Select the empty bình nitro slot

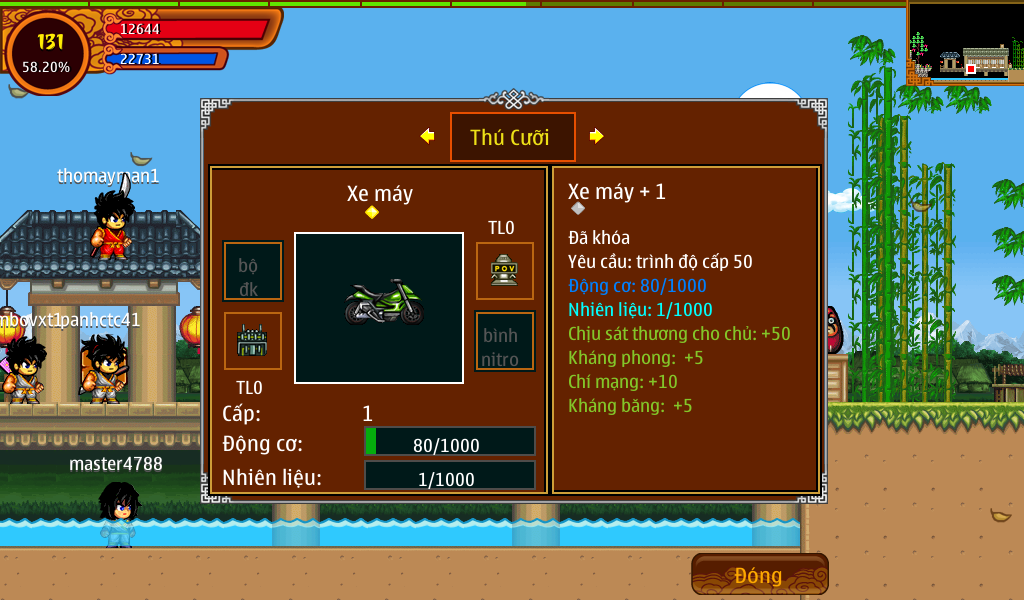(x=504, y=341)
